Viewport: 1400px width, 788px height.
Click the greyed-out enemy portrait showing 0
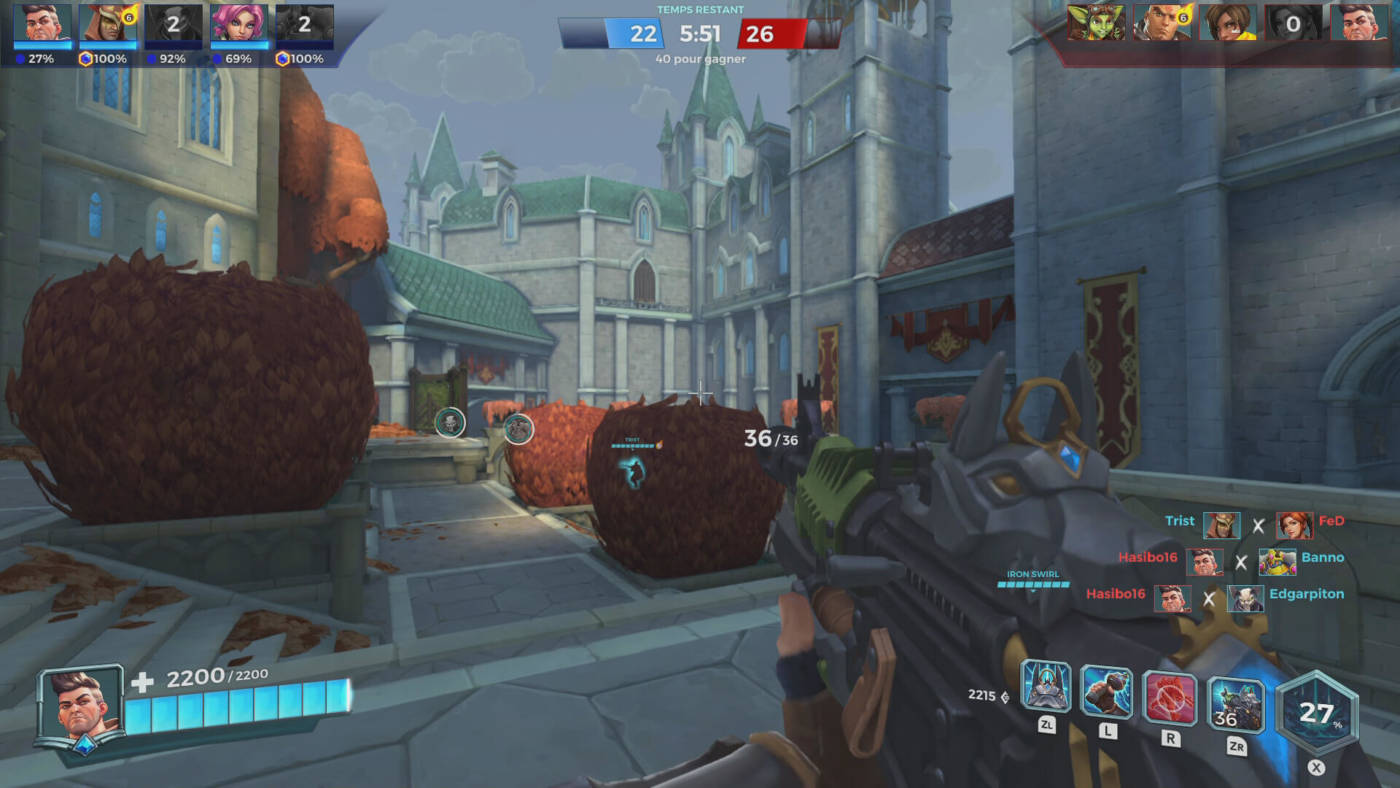click(x=1293, y=22)
